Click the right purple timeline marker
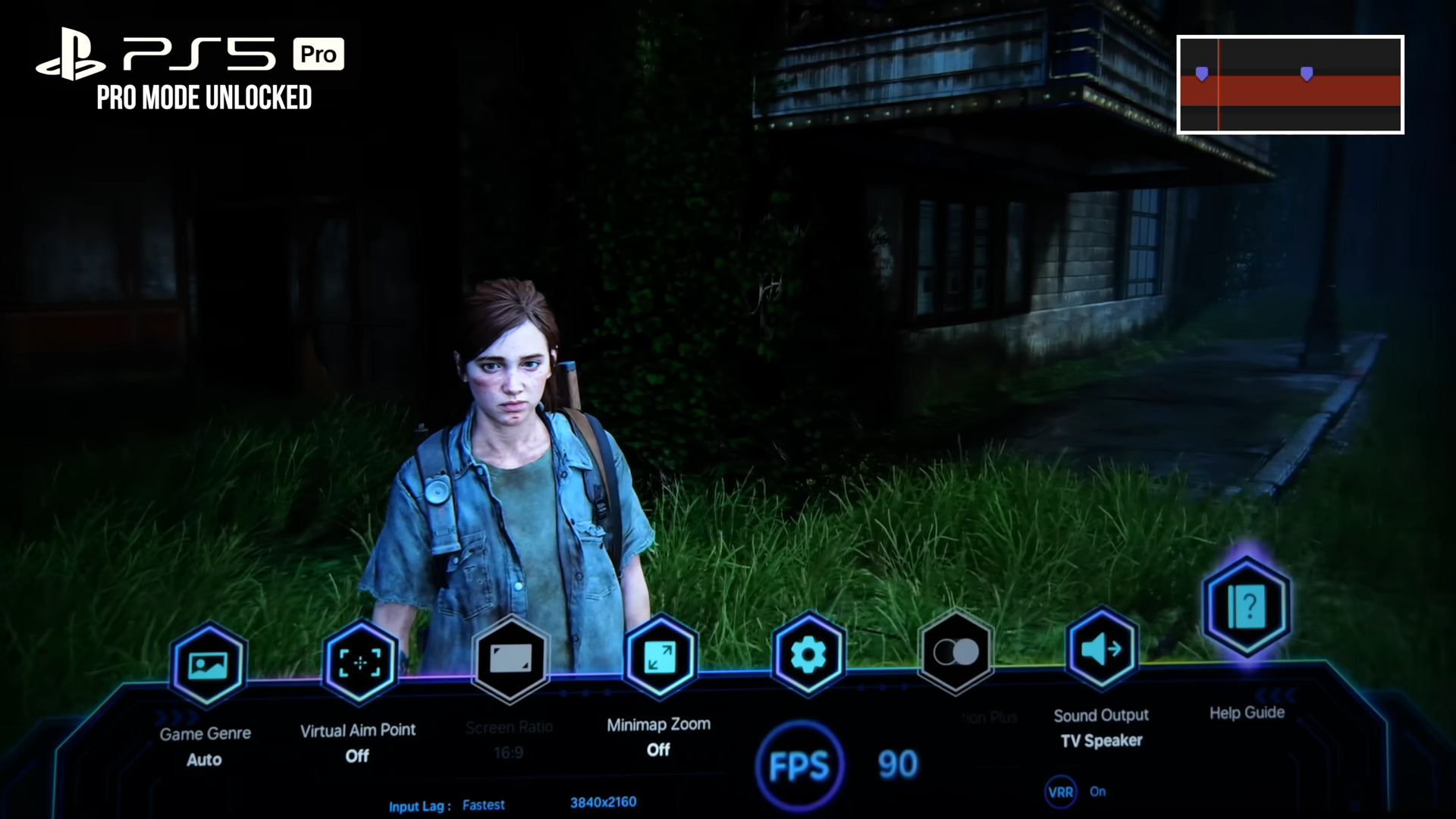This screenshot has width=1456, height=819. tap(1307, 74)
